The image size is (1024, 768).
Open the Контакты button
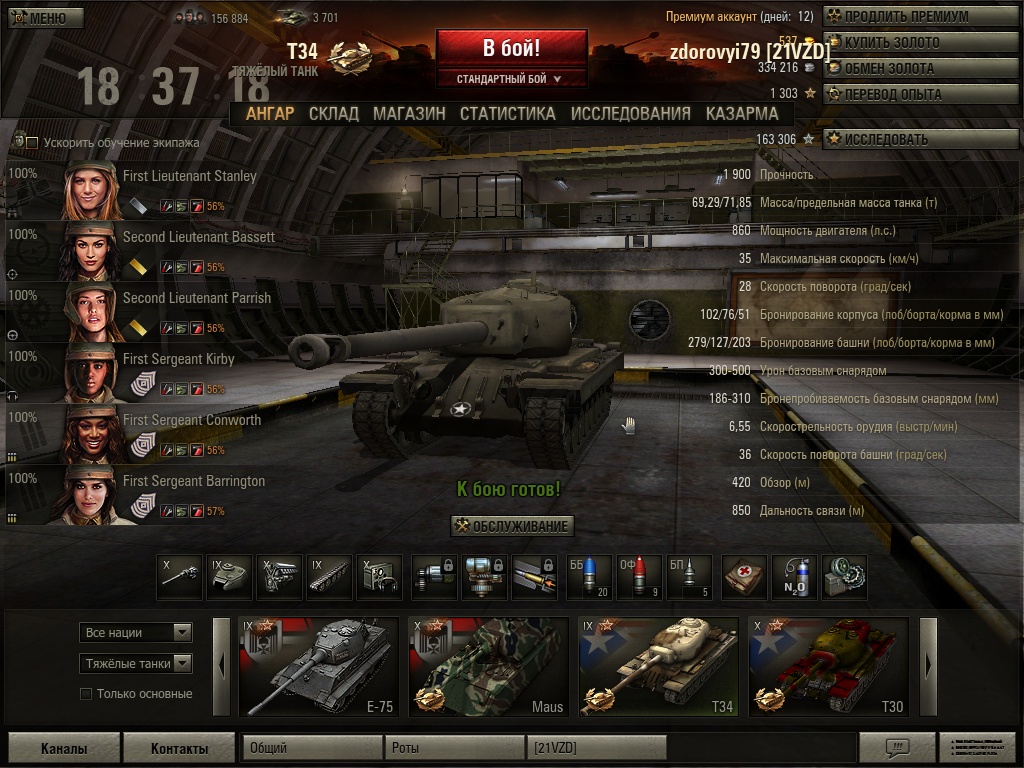pos(179,748)
